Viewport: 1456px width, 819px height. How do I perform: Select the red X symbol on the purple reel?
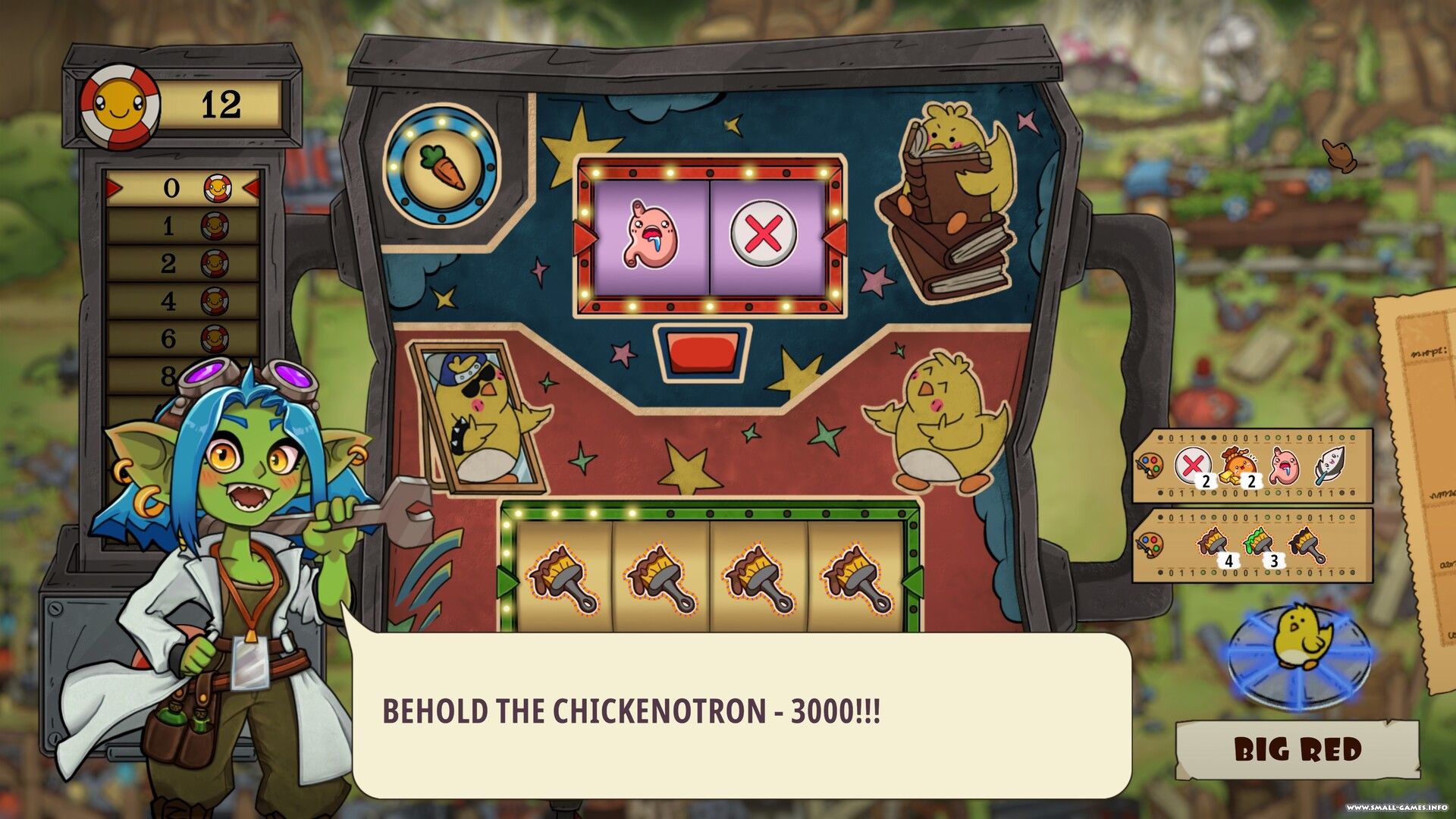pos(764,235)
